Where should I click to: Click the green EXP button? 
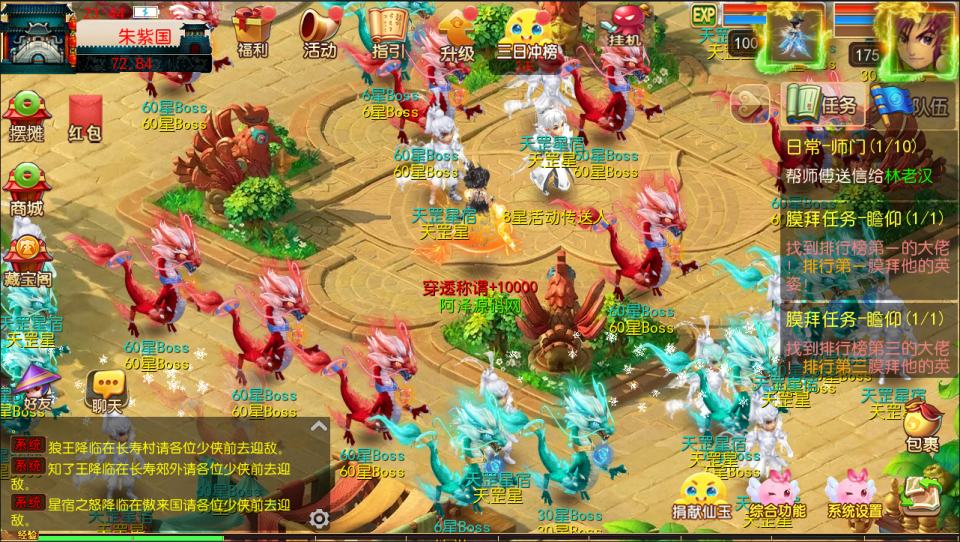pos(704,14)
